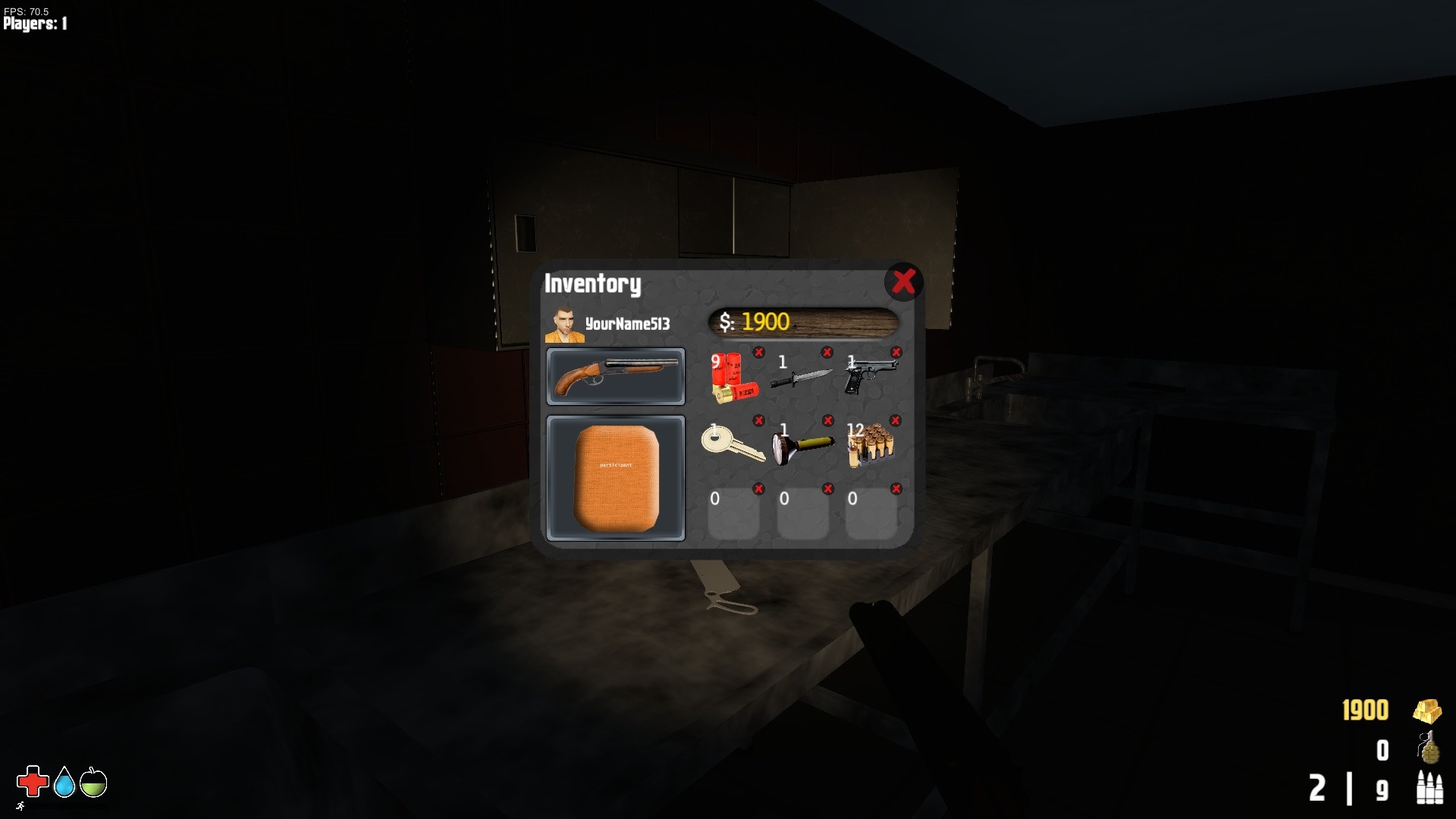Click the green apple hunger icon

[93, 782]
